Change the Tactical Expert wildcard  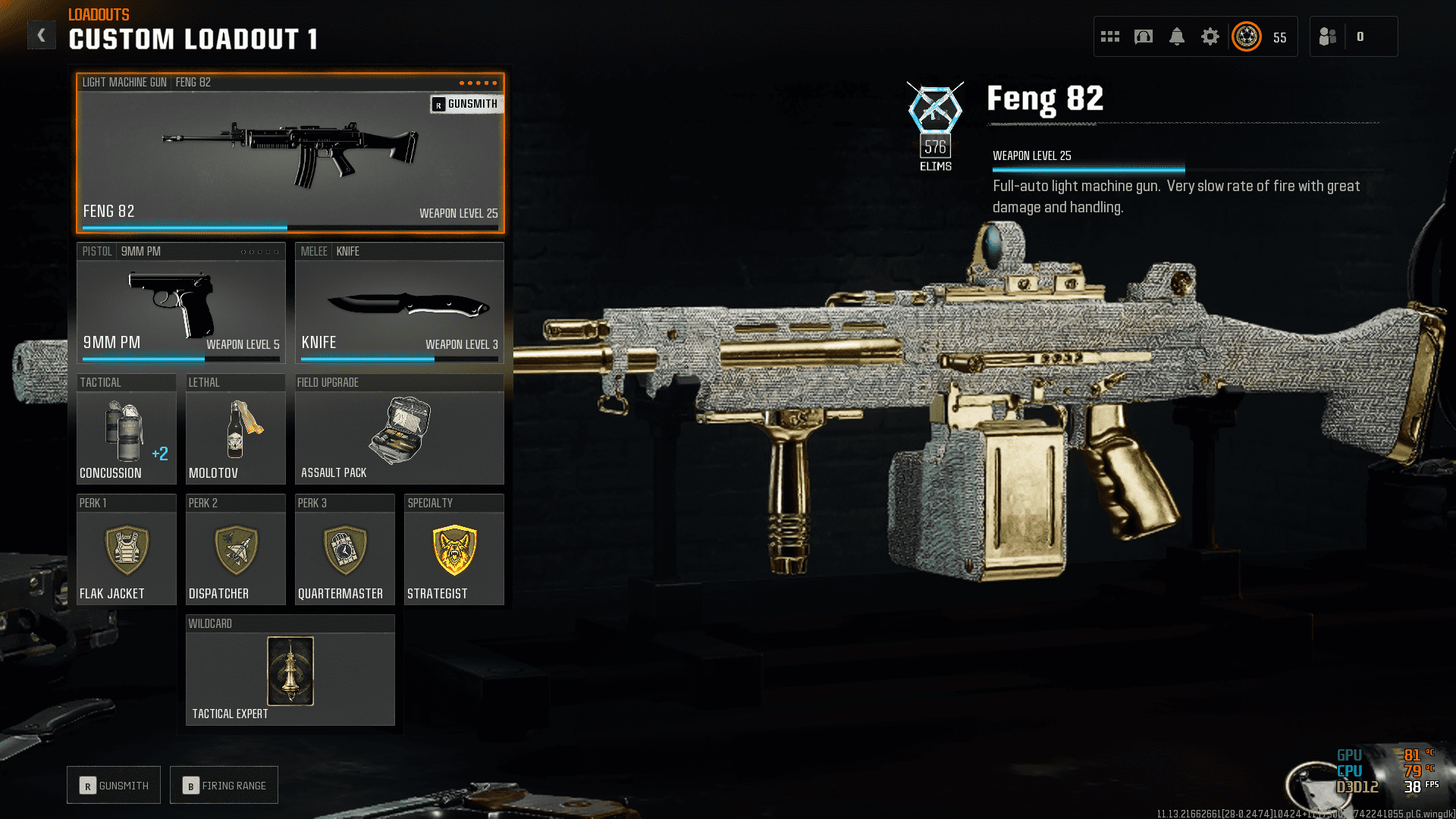click(290, 671)
